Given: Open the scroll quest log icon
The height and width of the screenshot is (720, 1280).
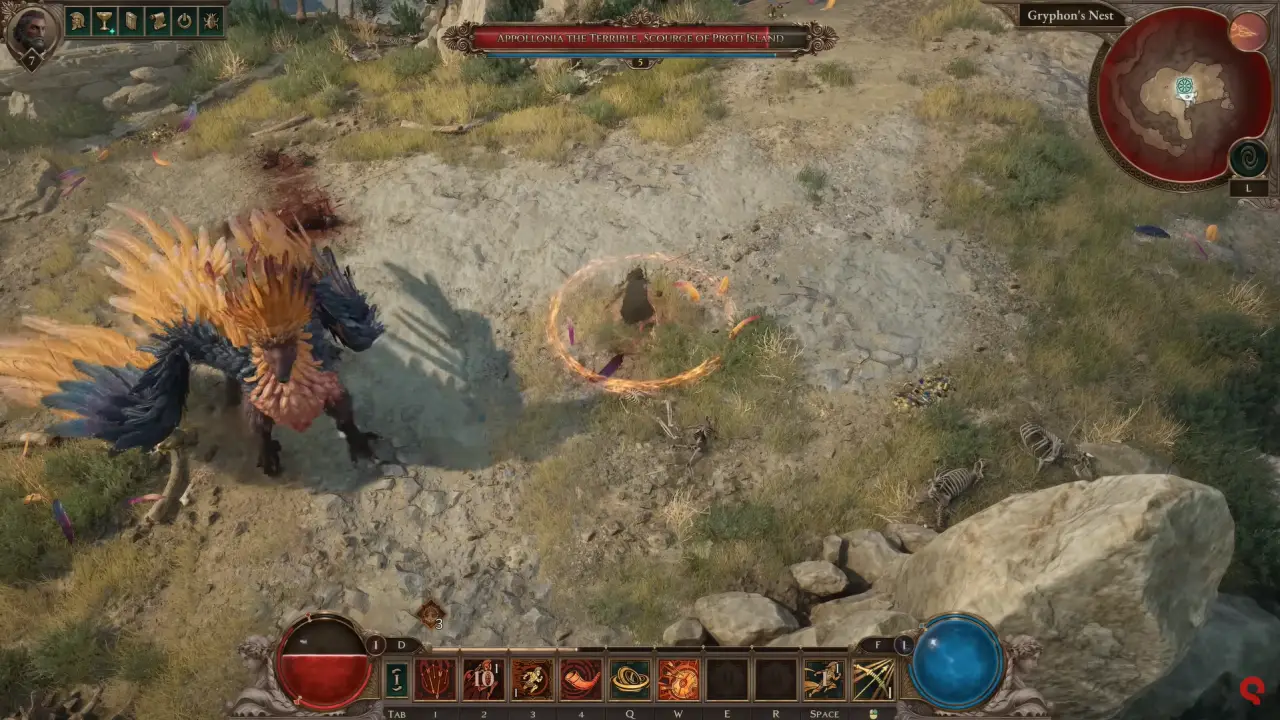Looking at the screenshot, I should point(157,21).
